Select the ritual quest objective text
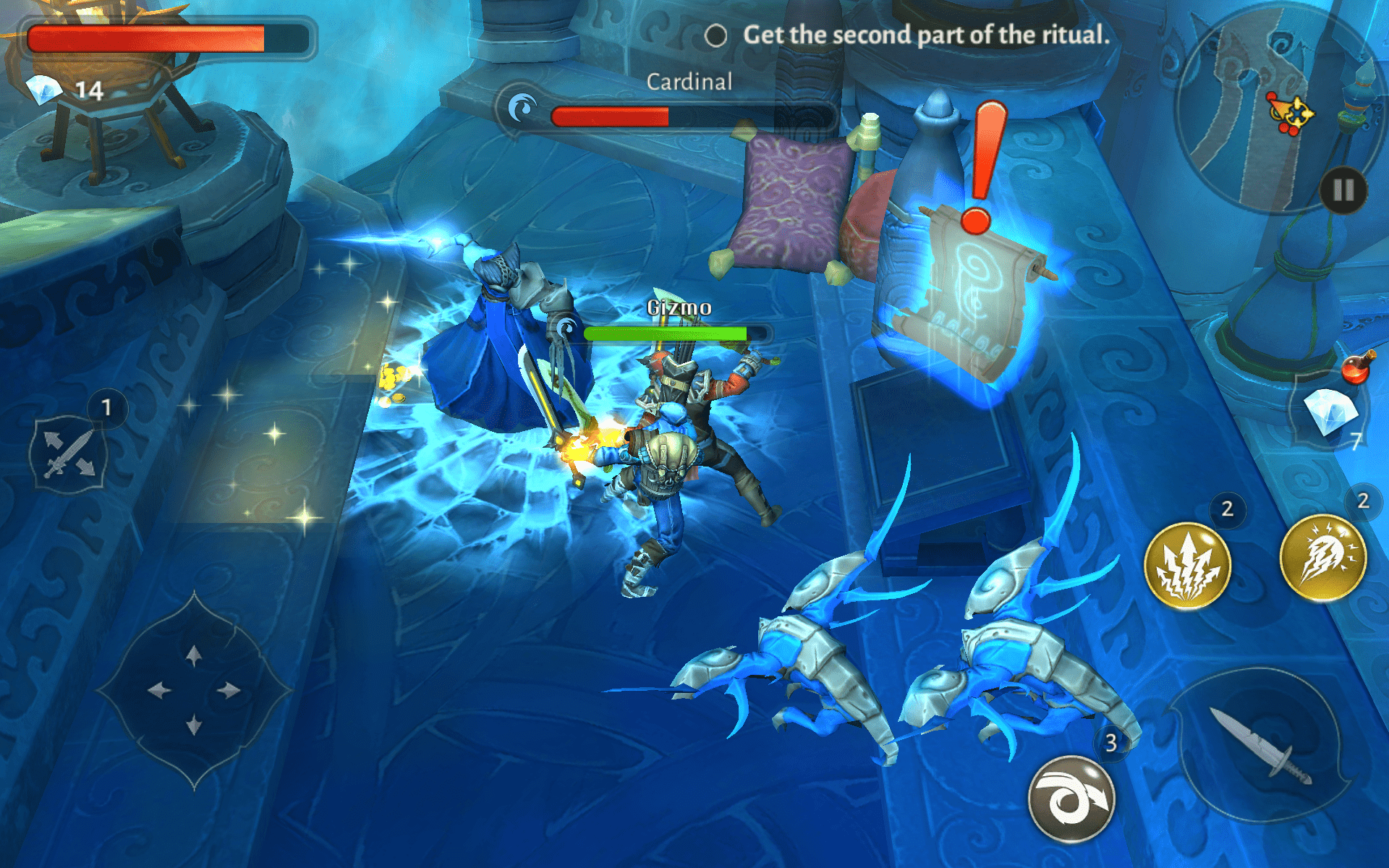 tap(925, 35)
